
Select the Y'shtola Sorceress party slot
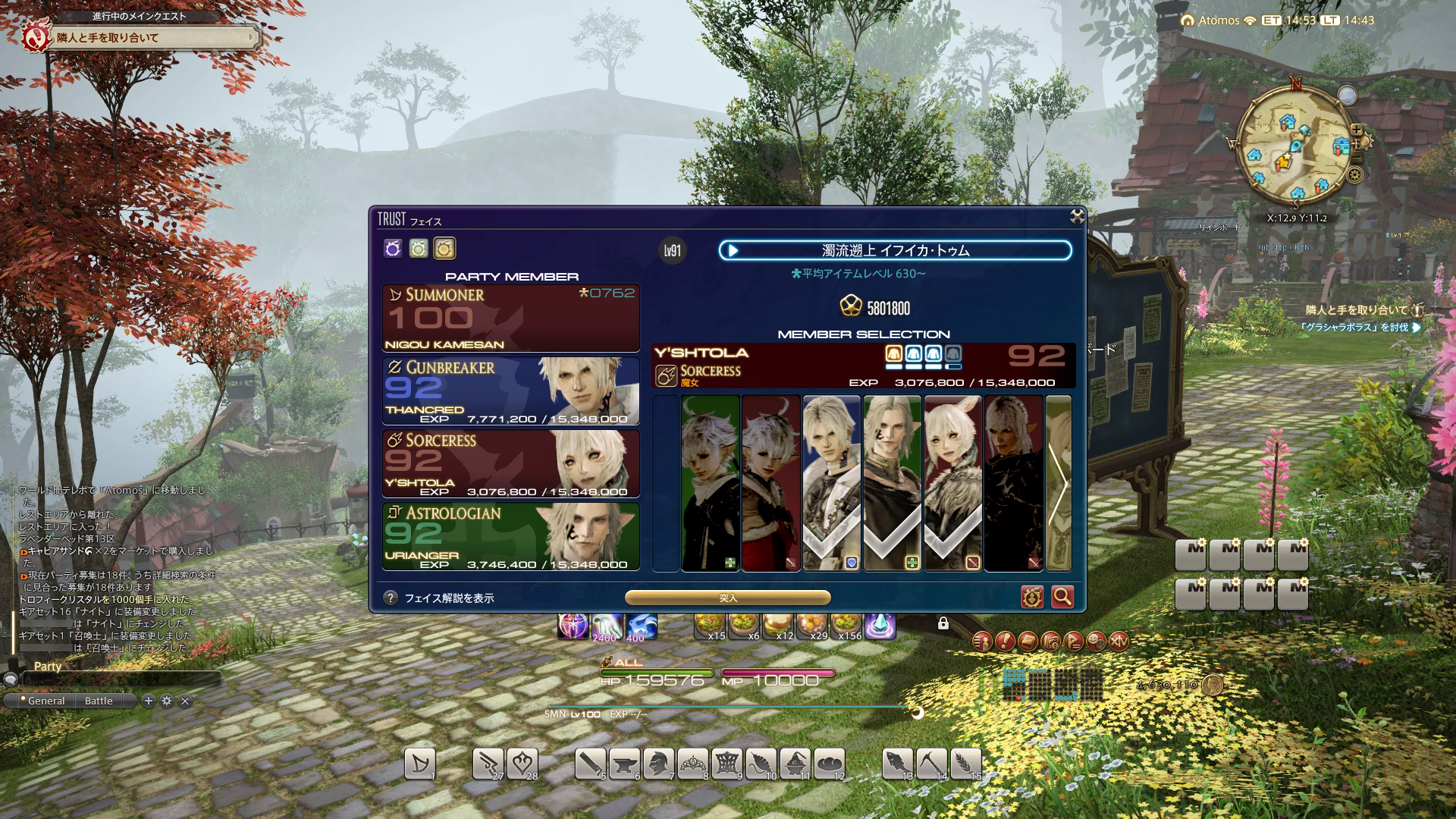[510, 464]
